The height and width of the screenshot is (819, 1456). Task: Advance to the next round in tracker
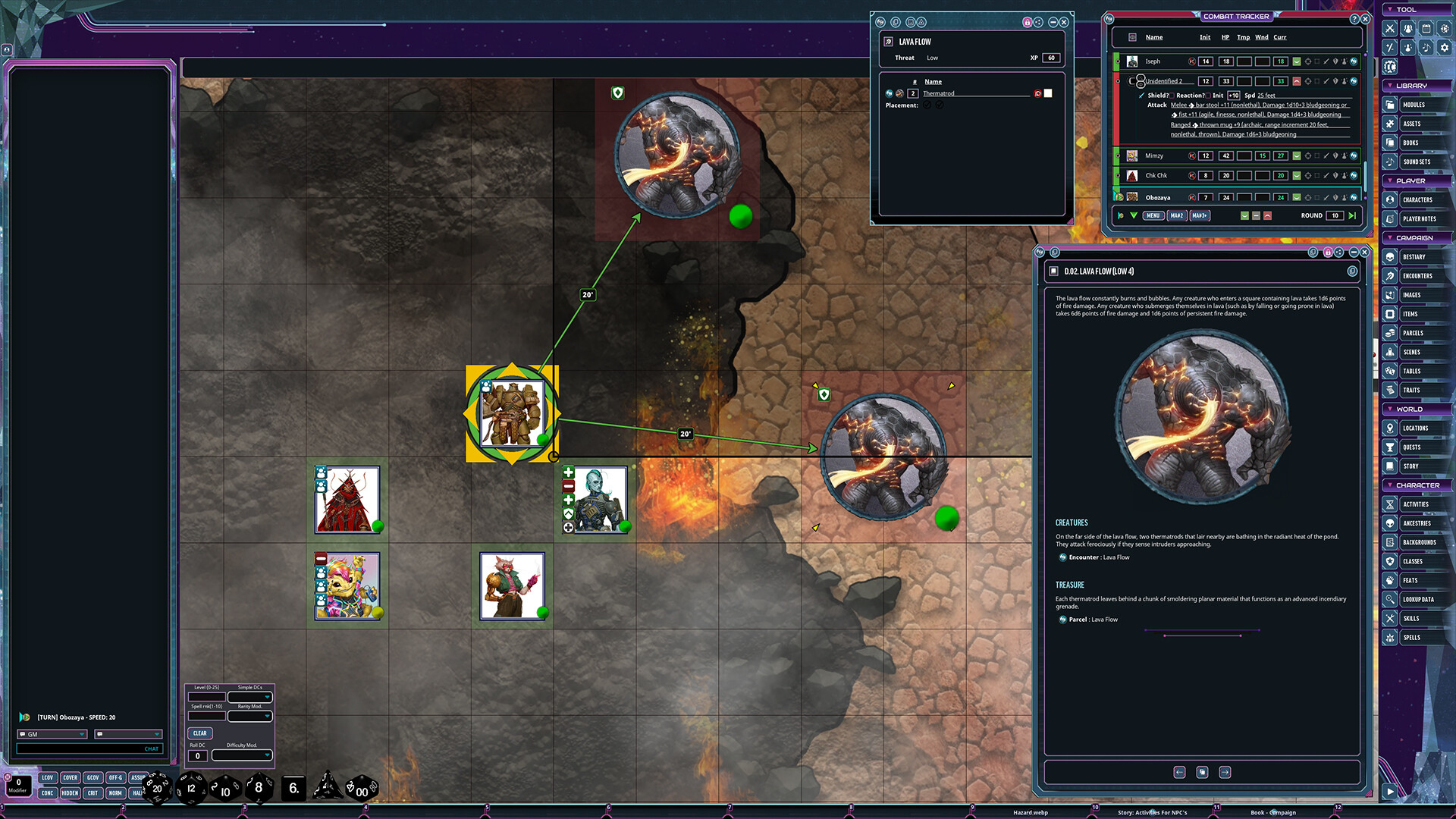click(x=1352, y=216)
